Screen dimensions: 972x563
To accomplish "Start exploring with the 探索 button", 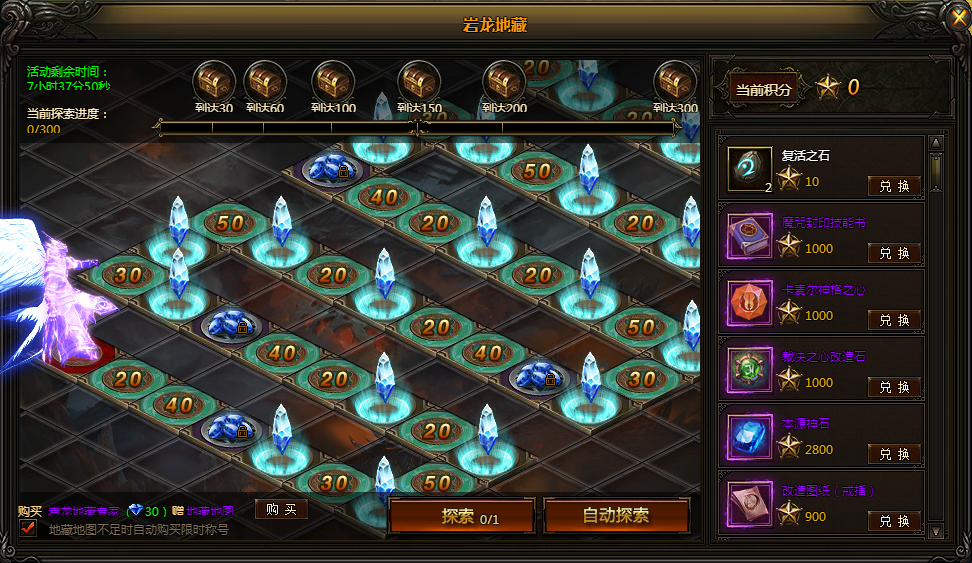I will coord(461,517).
